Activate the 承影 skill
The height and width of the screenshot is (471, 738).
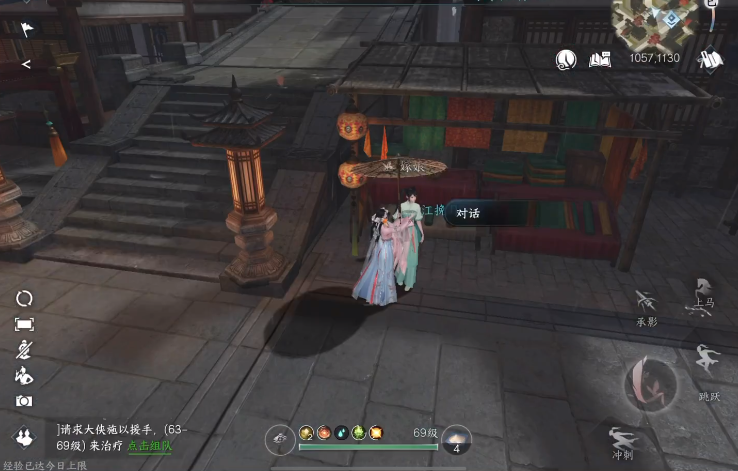tap(646, 304)
